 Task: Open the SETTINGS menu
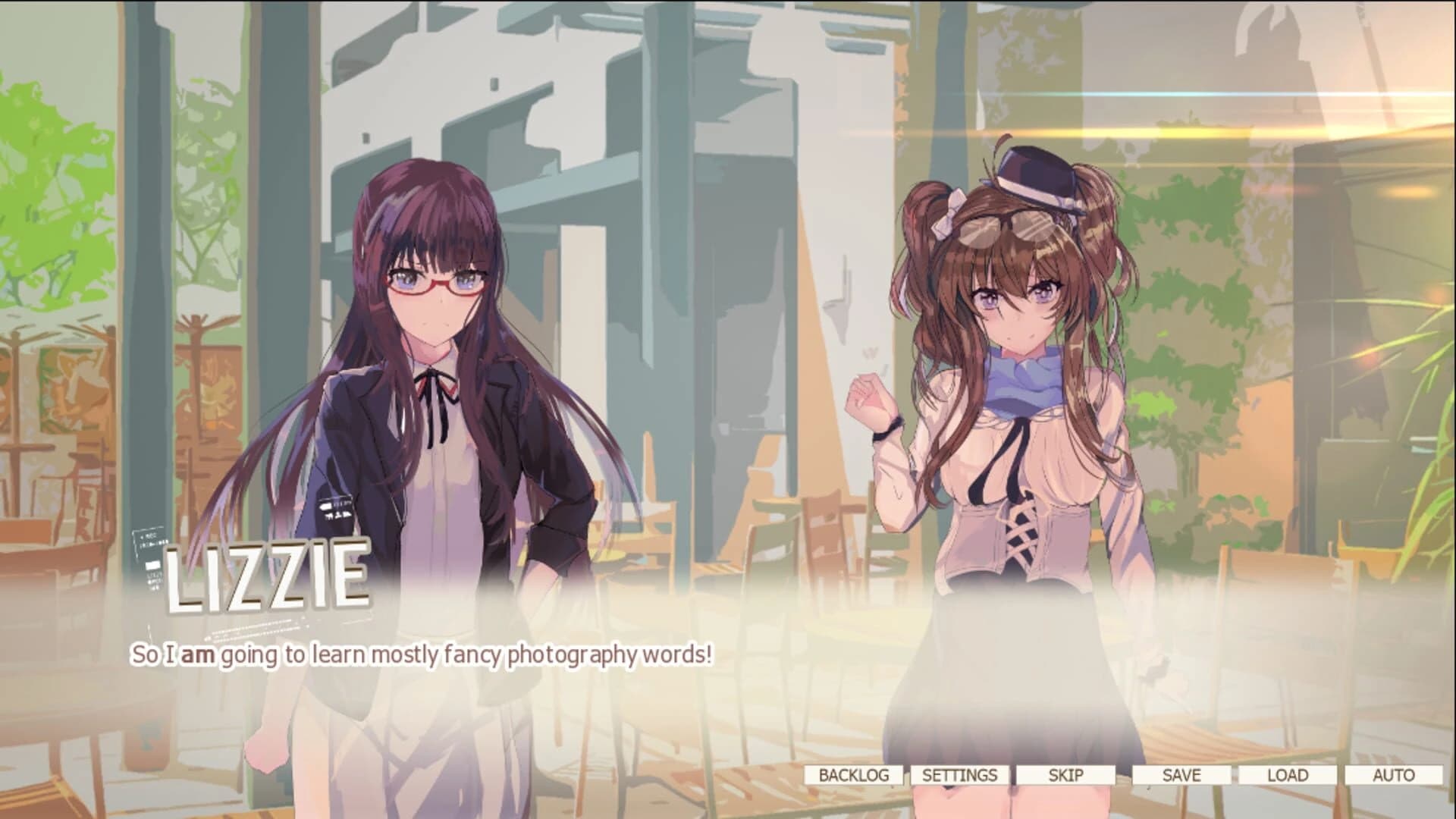(960, 776)
